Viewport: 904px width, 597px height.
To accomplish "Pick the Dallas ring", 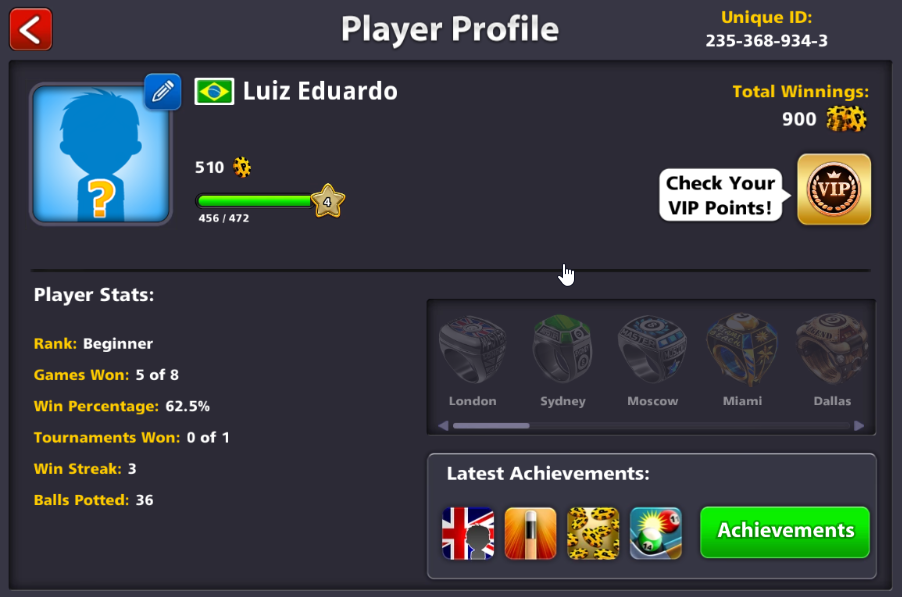I will [832, 351].
